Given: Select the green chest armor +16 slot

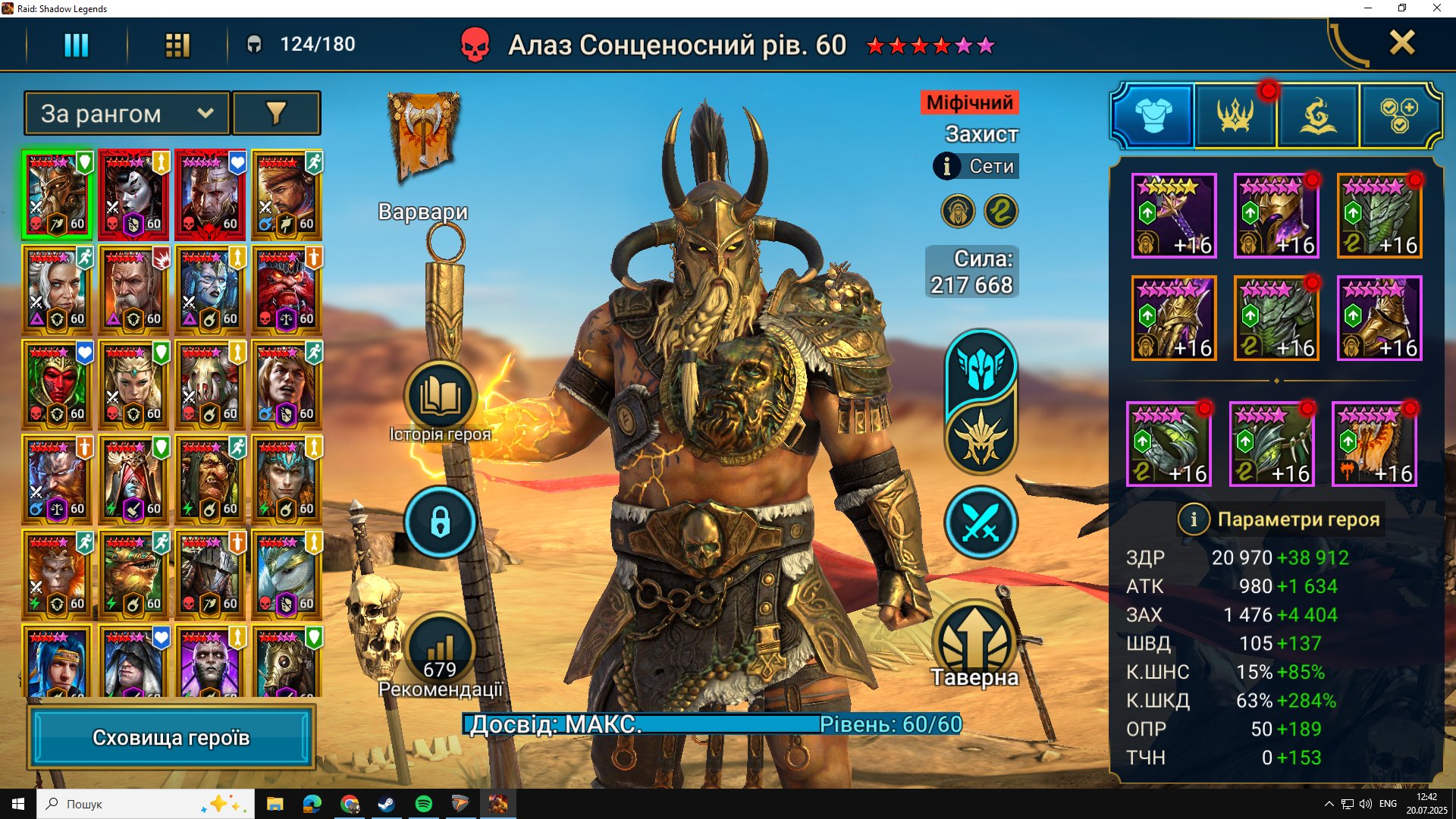Looking at the screenshot, I should (x=1379, y=216).
